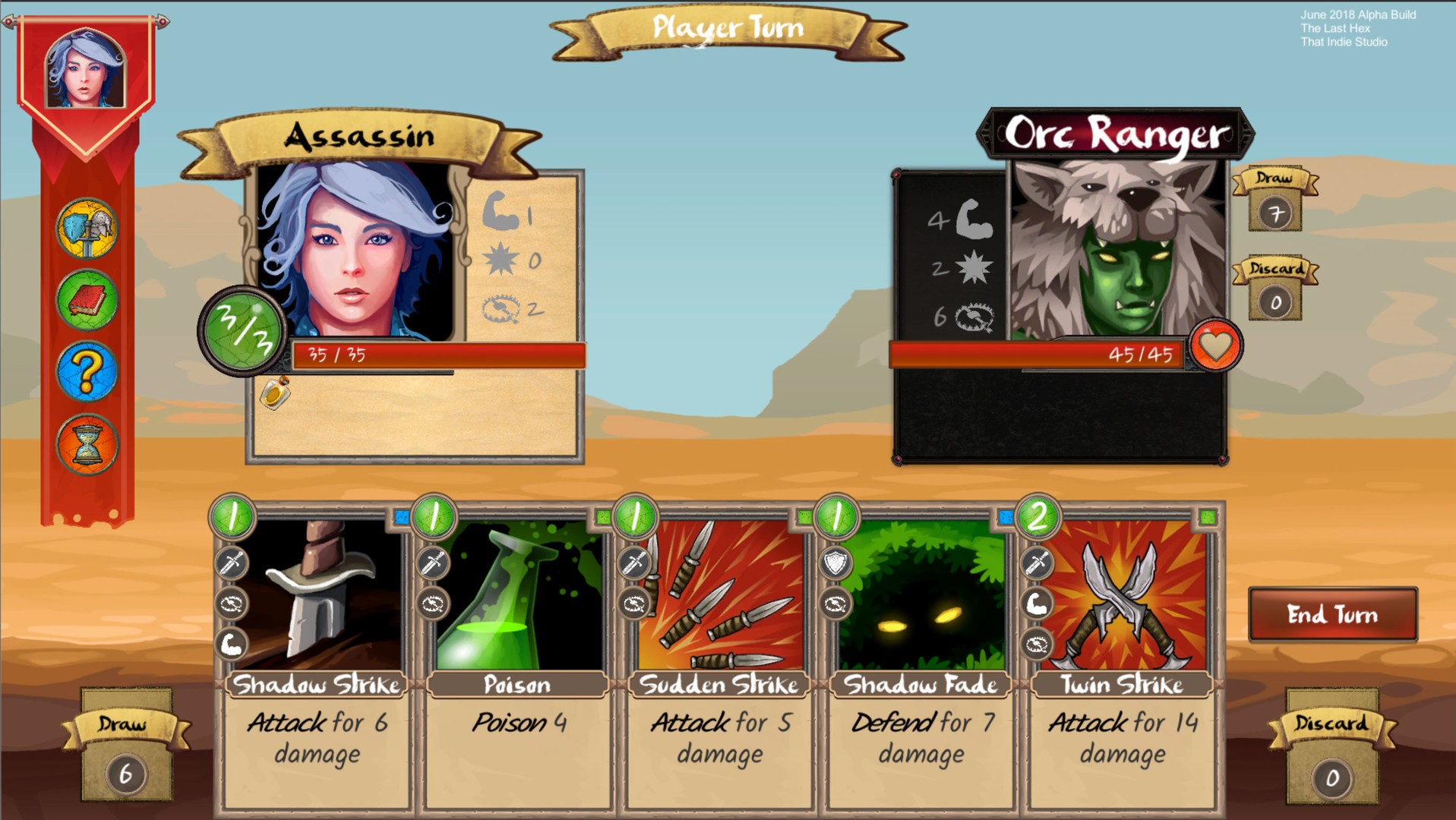Select the hourglass icon on the sidebar
This screenshot has width=1456, height=820.
[87, 443]
